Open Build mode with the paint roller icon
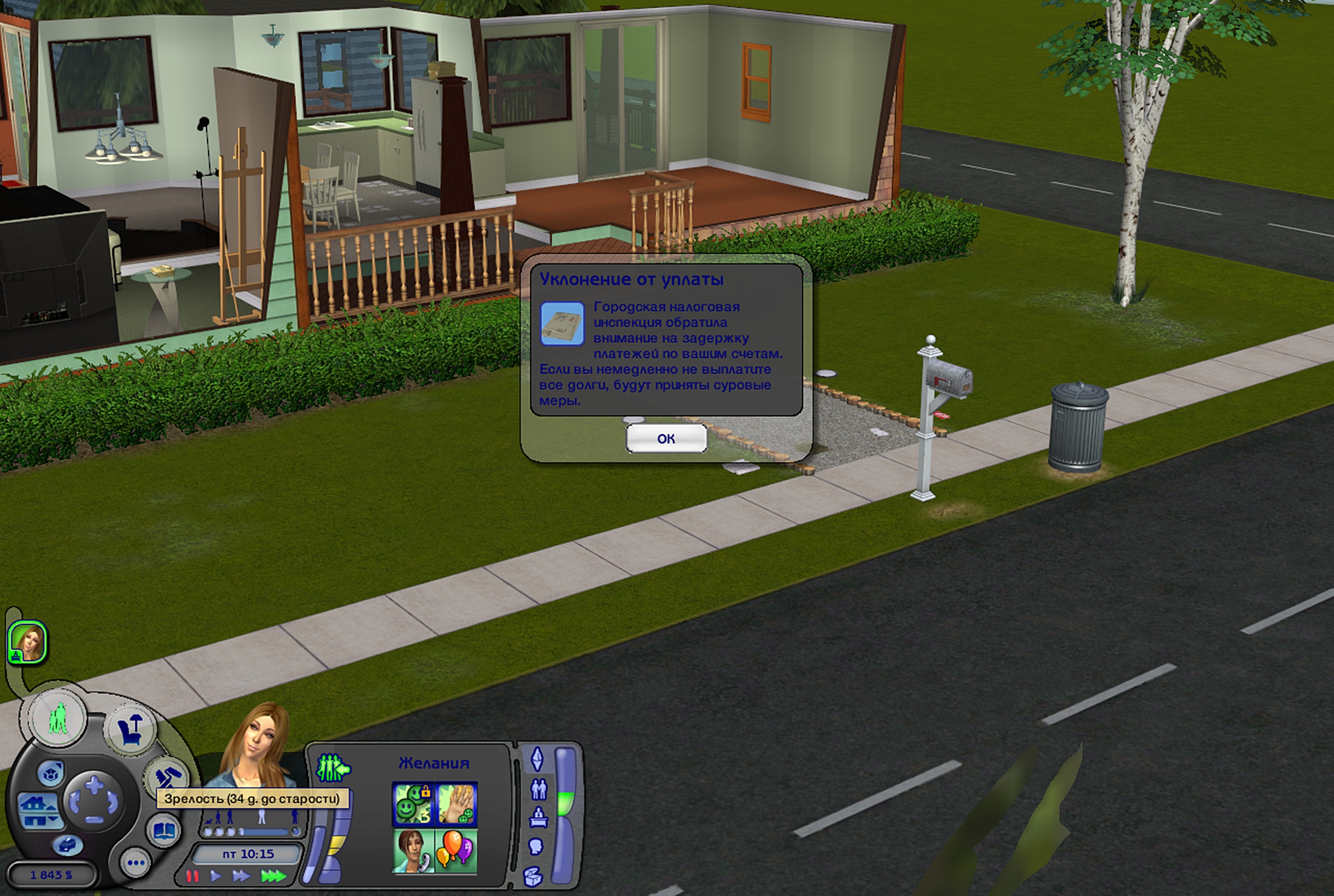 click(x=166, y=775)
